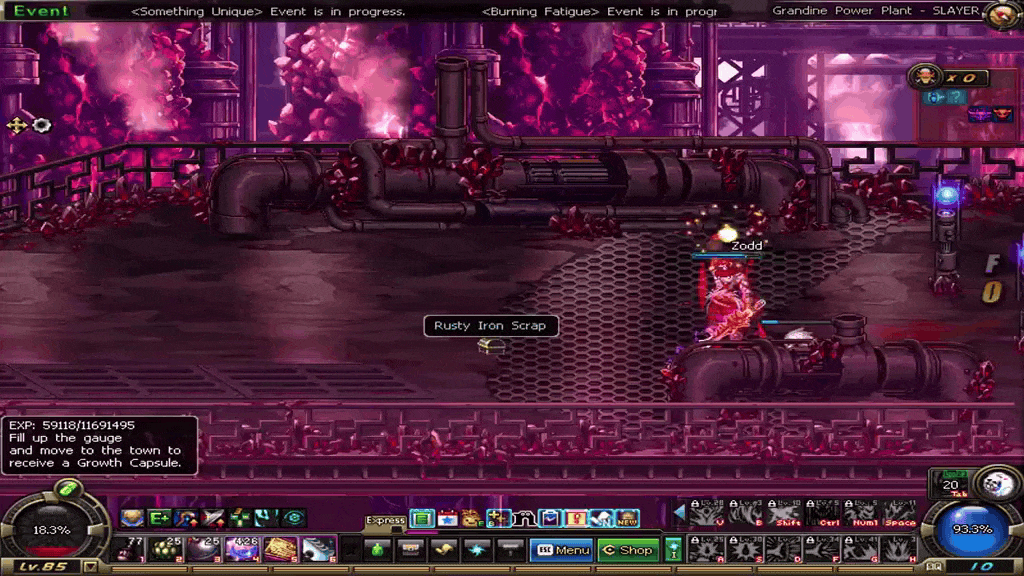The height and width of the screenshot is (576, 1024).
Task: Activate the locked skill bound to Ctrl
Action: 822,513
